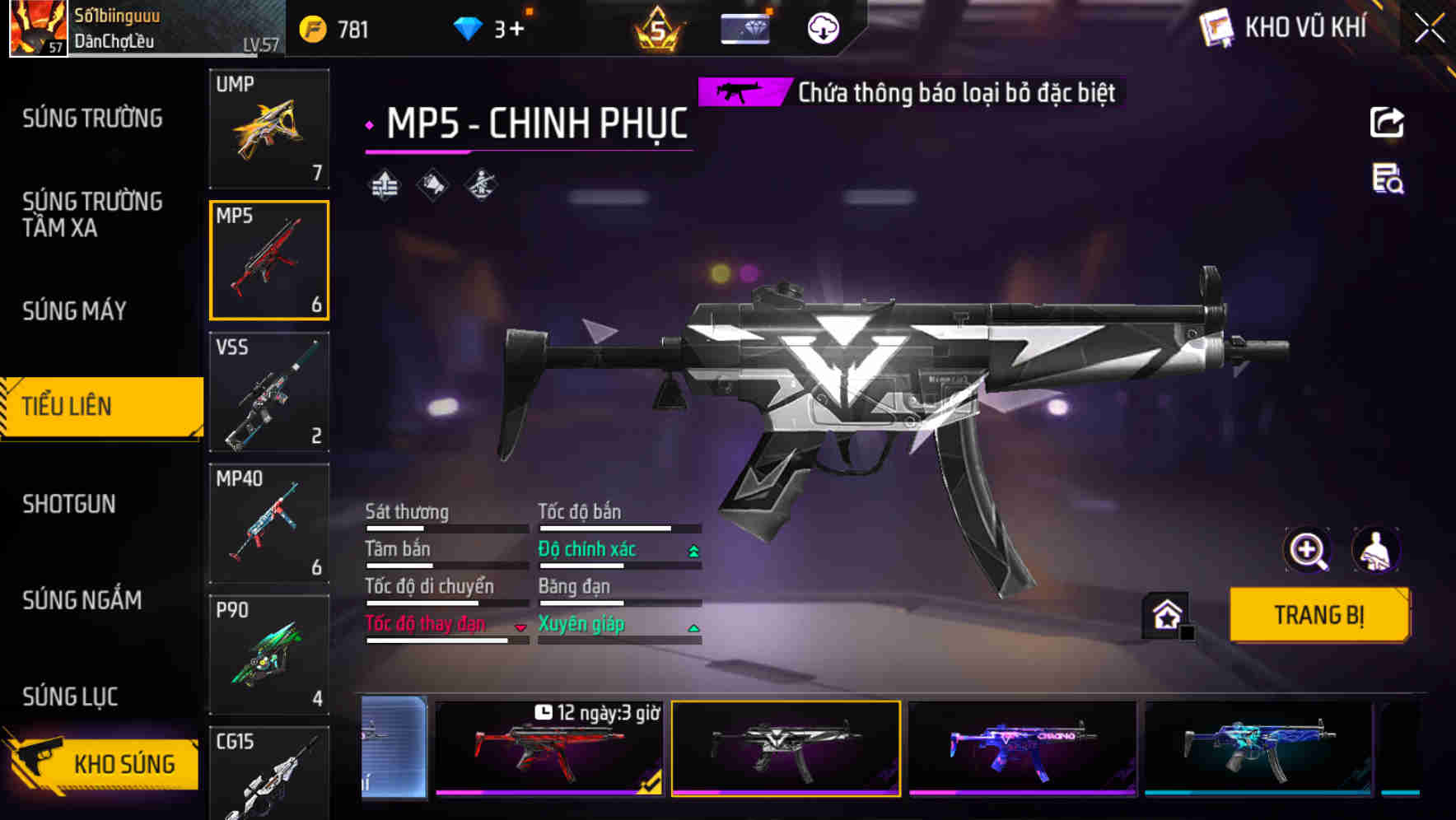
Task: Switch to the SÚNG TRƯỜNG category
Action: tap(92, 119)
